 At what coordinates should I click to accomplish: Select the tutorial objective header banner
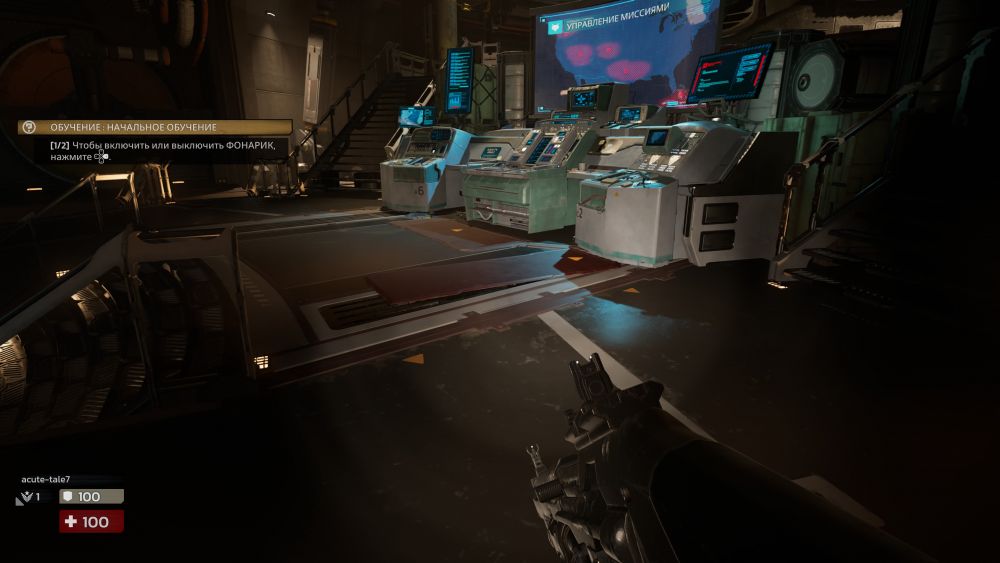tap(156, 127)
